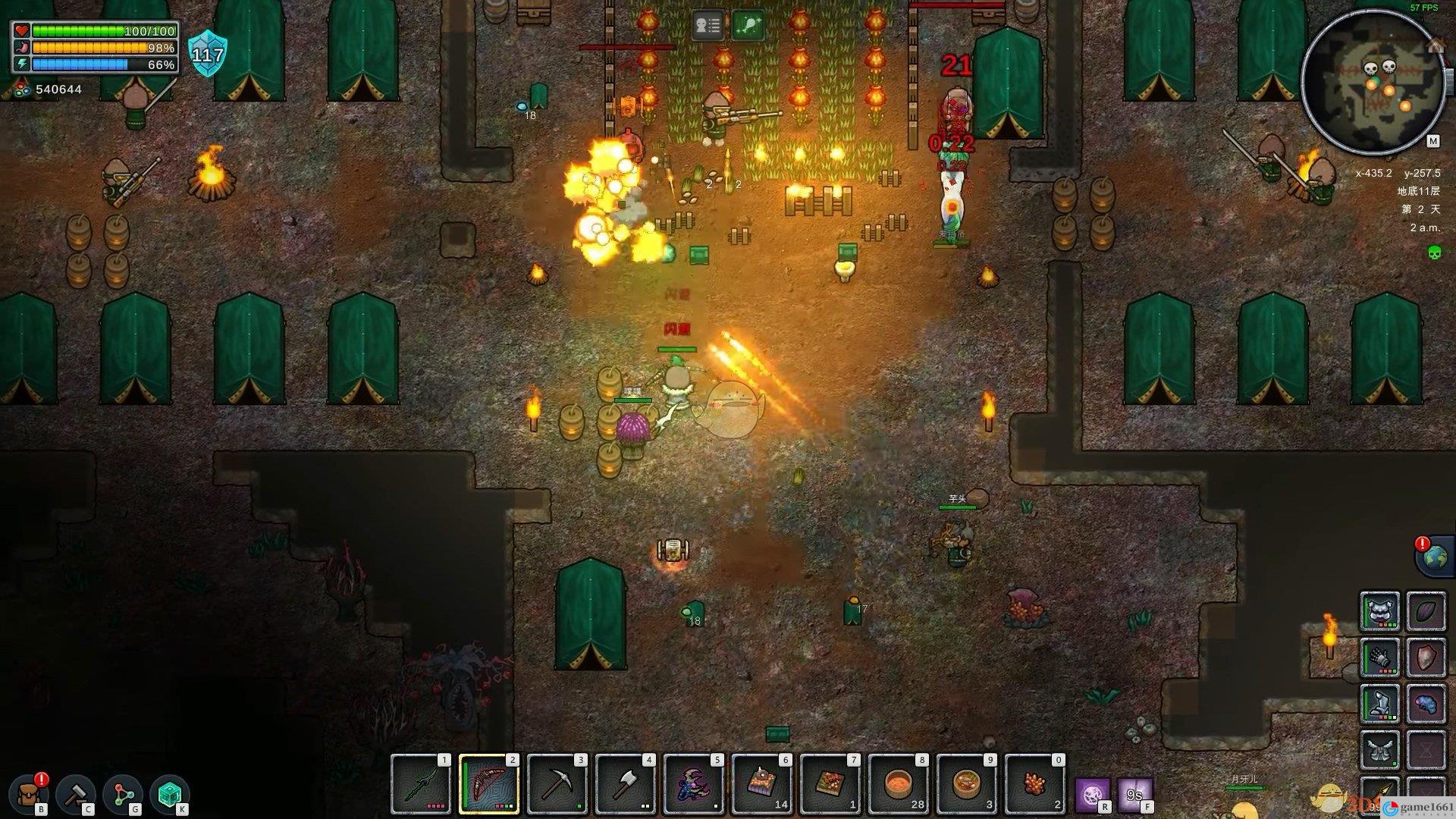Select the orange coral item slot
Screen dimensions: 1456x819
[1035, 783]
